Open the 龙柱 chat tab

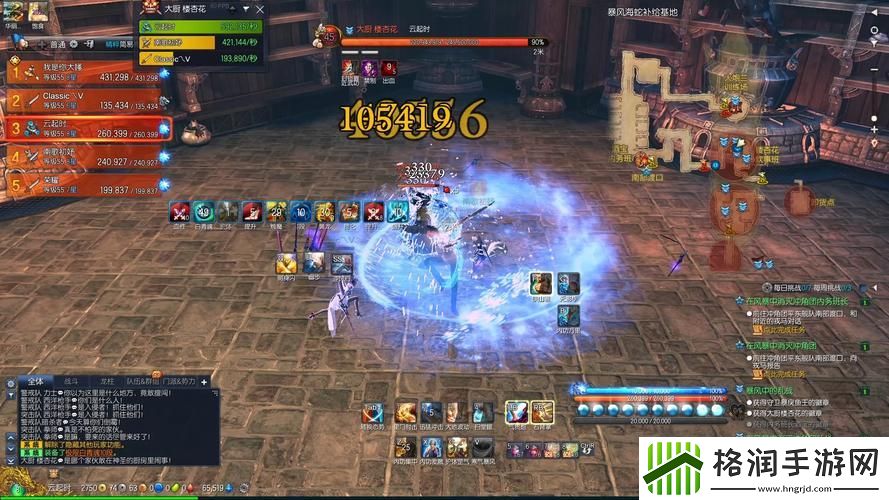106,381
